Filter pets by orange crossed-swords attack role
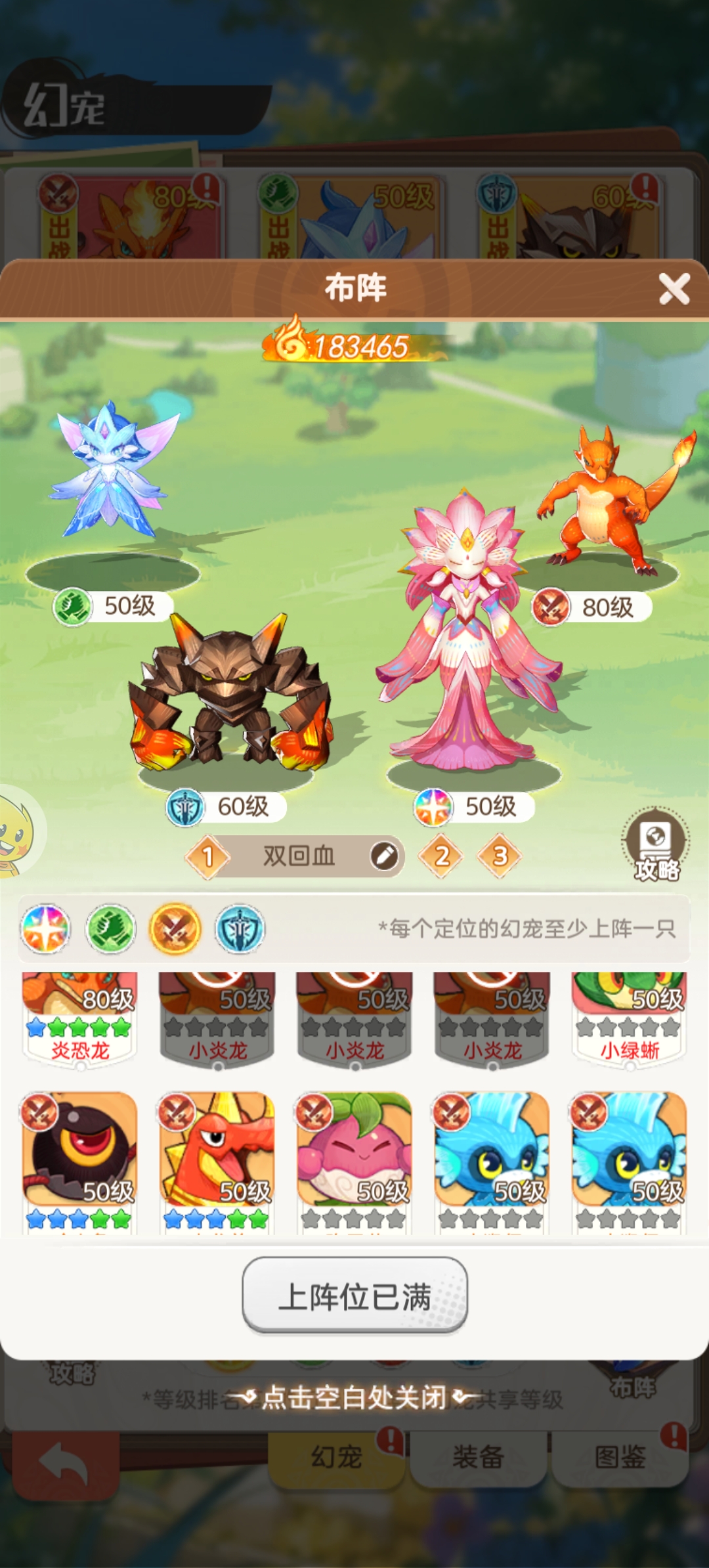Viewport: 709px width, 1568px height. pos(175,929)
